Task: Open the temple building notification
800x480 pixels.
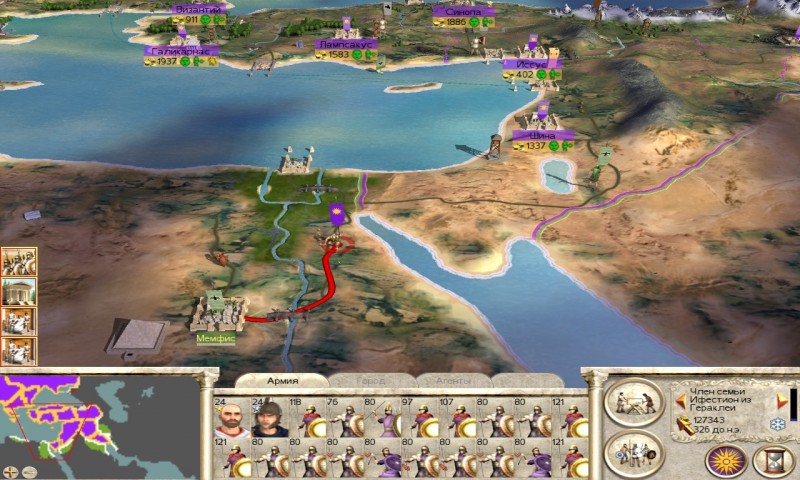Action: [x=19, y=292]
